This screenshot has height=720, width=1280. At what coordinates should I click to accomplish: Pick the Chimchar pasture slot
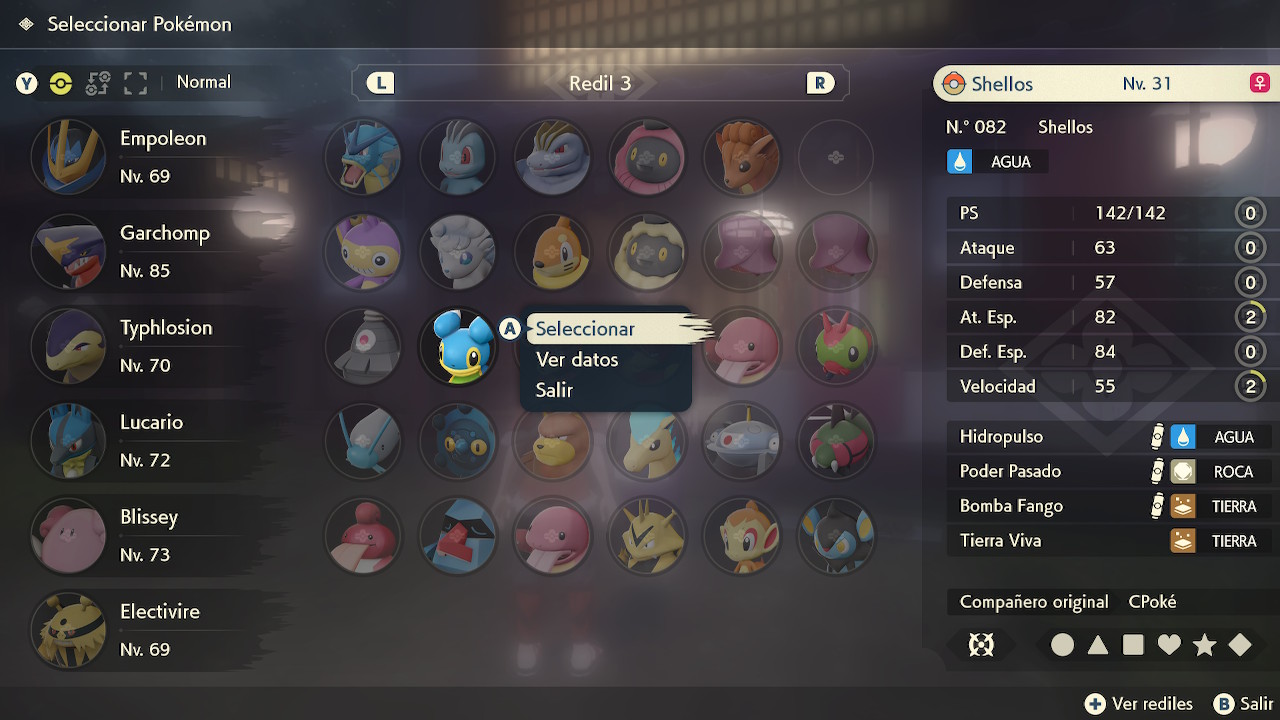click(742, 536)
